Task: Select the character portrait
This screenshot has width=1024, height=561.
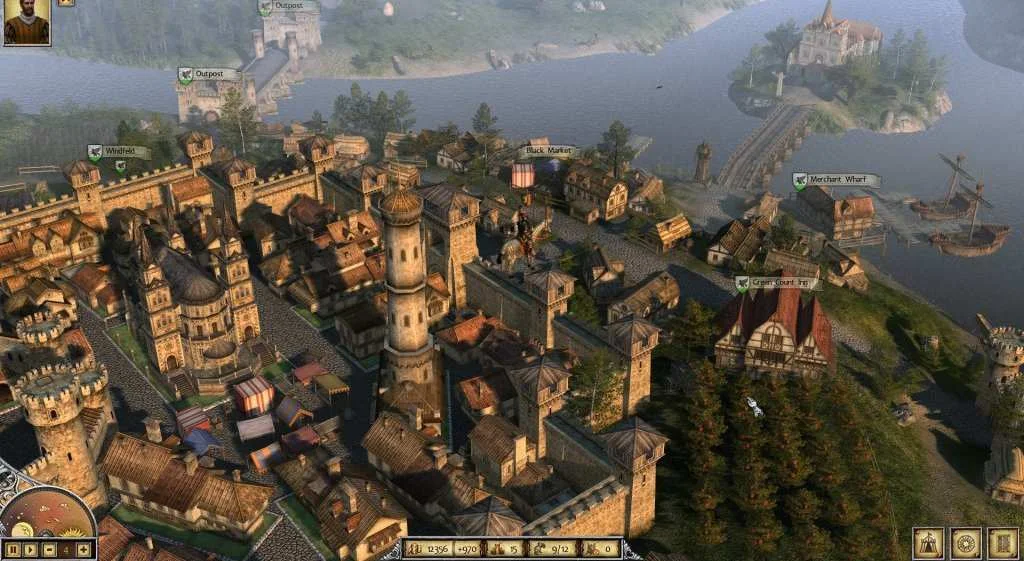Action: [x=25, y=23]
